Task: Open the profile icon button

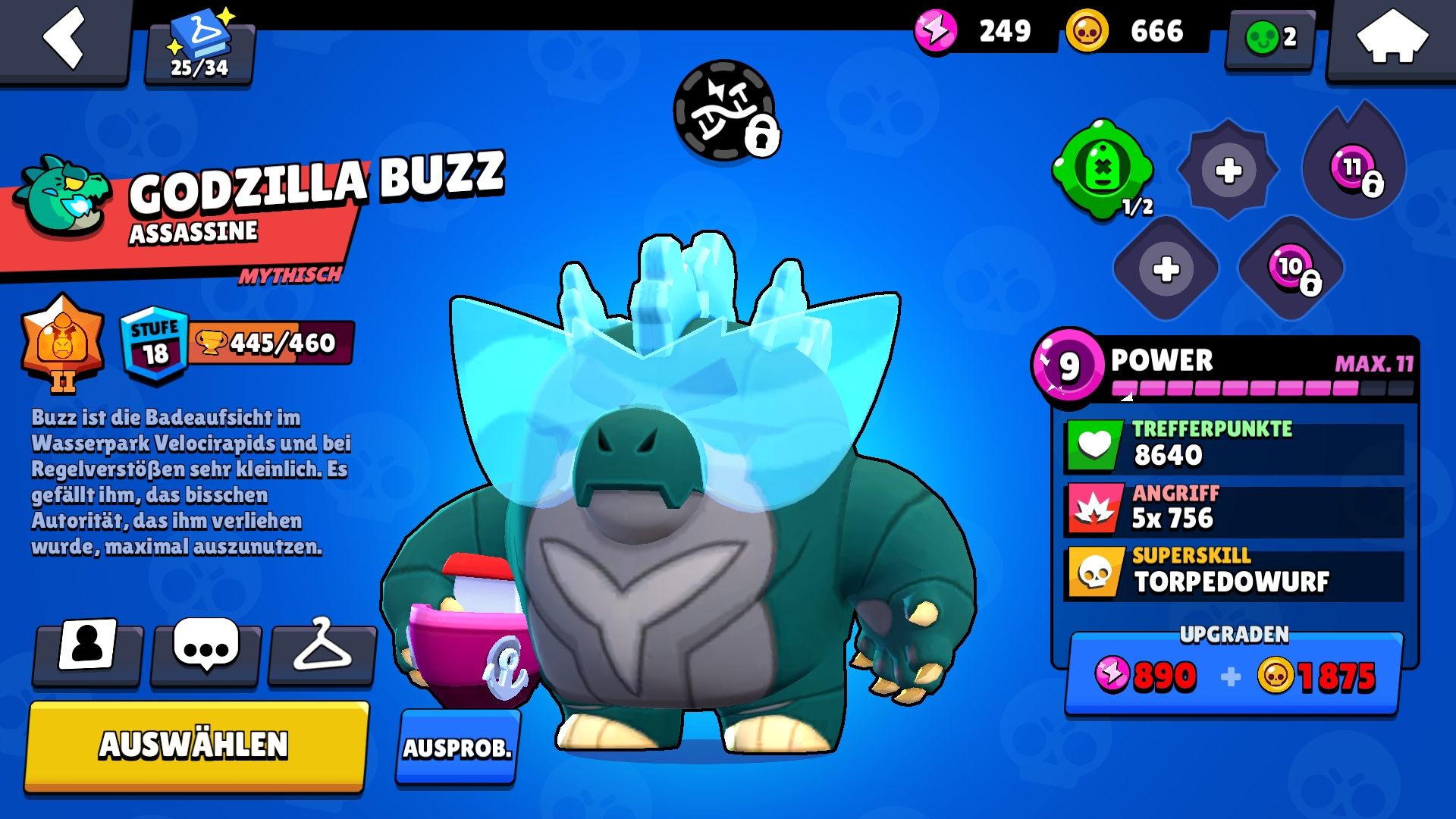Action: click(x=87, y=648)
